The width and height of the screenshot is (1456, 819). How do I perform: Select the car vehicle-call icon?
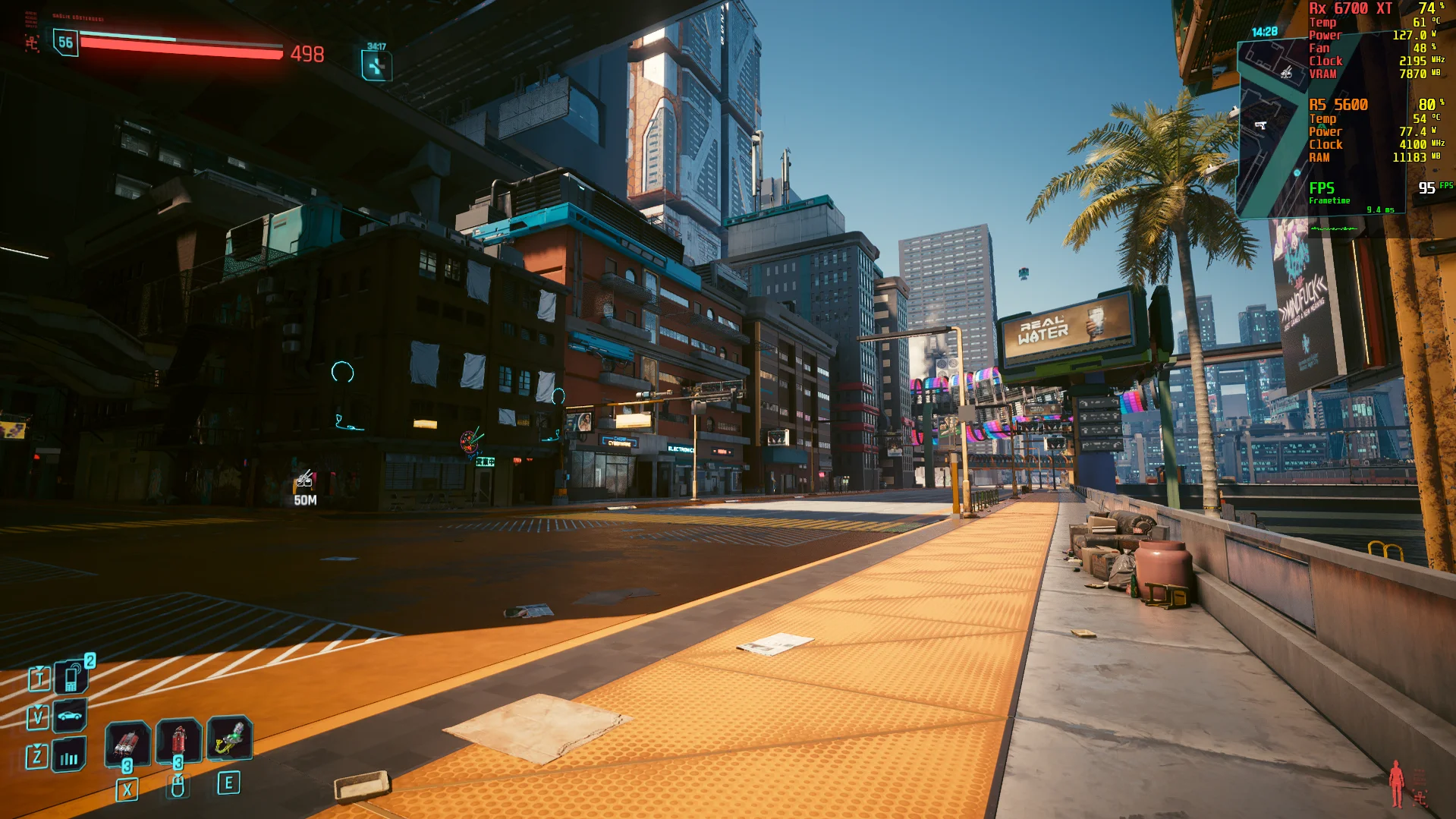coord(70,716)
